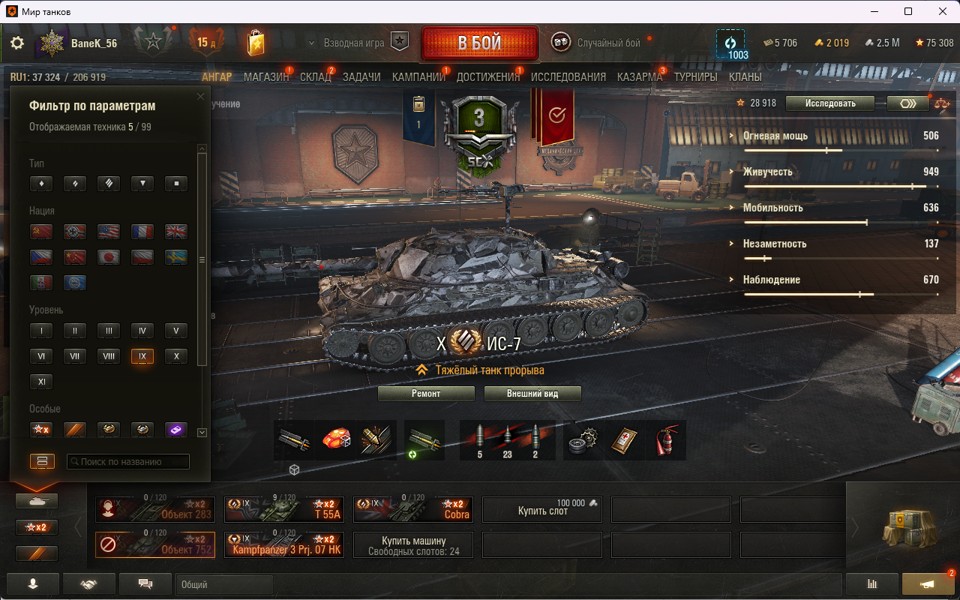Toggle the tier IX filter
Image resolution: width=960 pixels, height=600 pixels.
pyautogui.click(x=142, y=356)
